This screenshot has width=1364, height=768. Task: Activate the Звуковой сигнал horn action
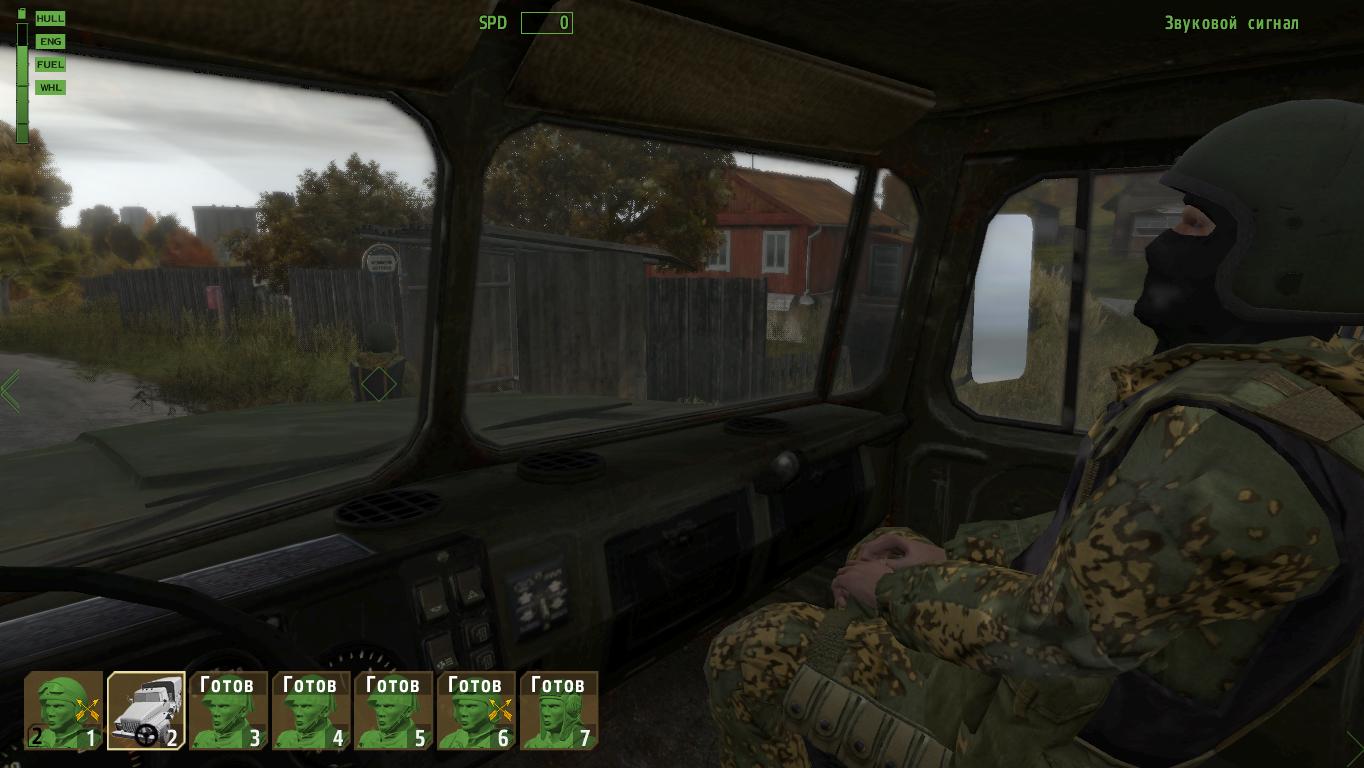[1231, 23]
